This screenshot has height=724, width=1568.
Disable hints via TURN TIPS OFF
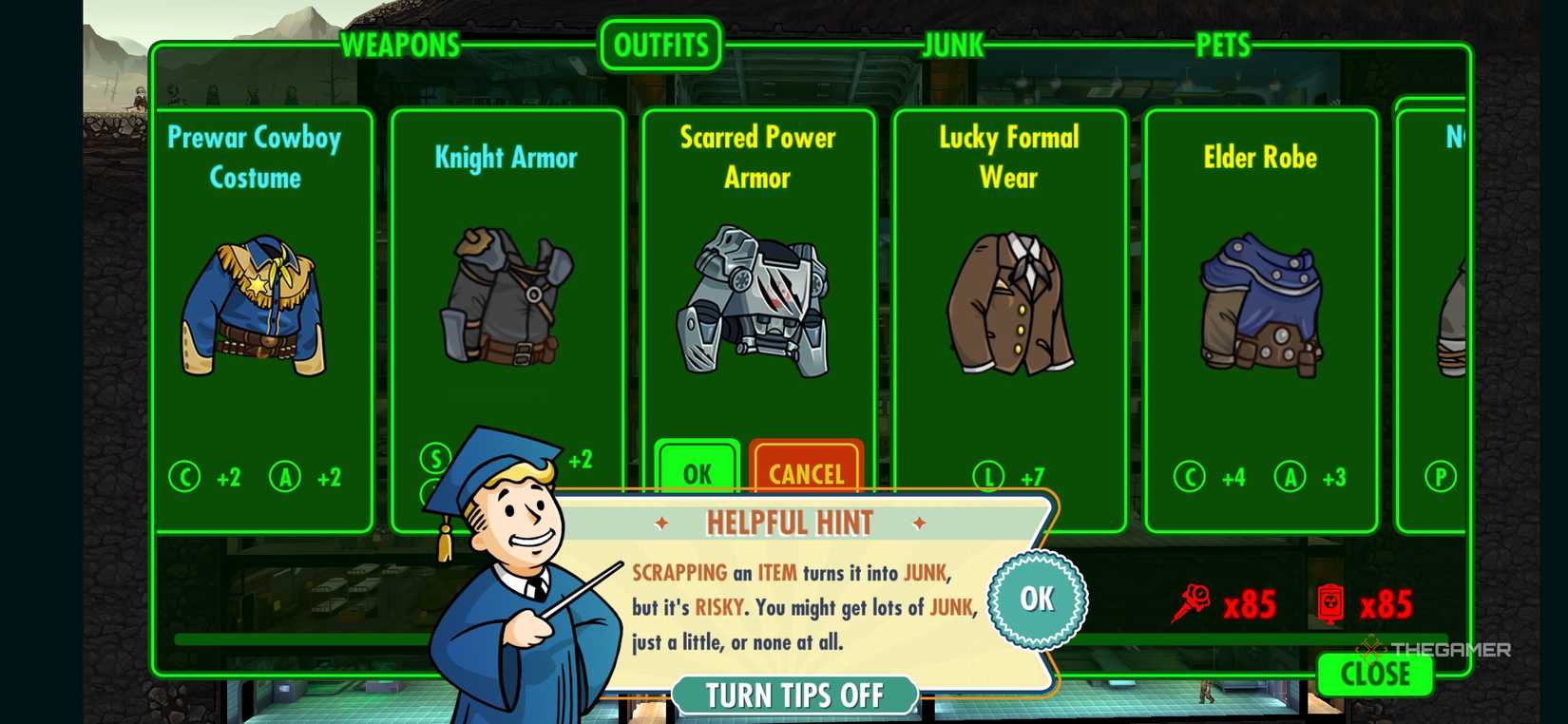[796, 695]
